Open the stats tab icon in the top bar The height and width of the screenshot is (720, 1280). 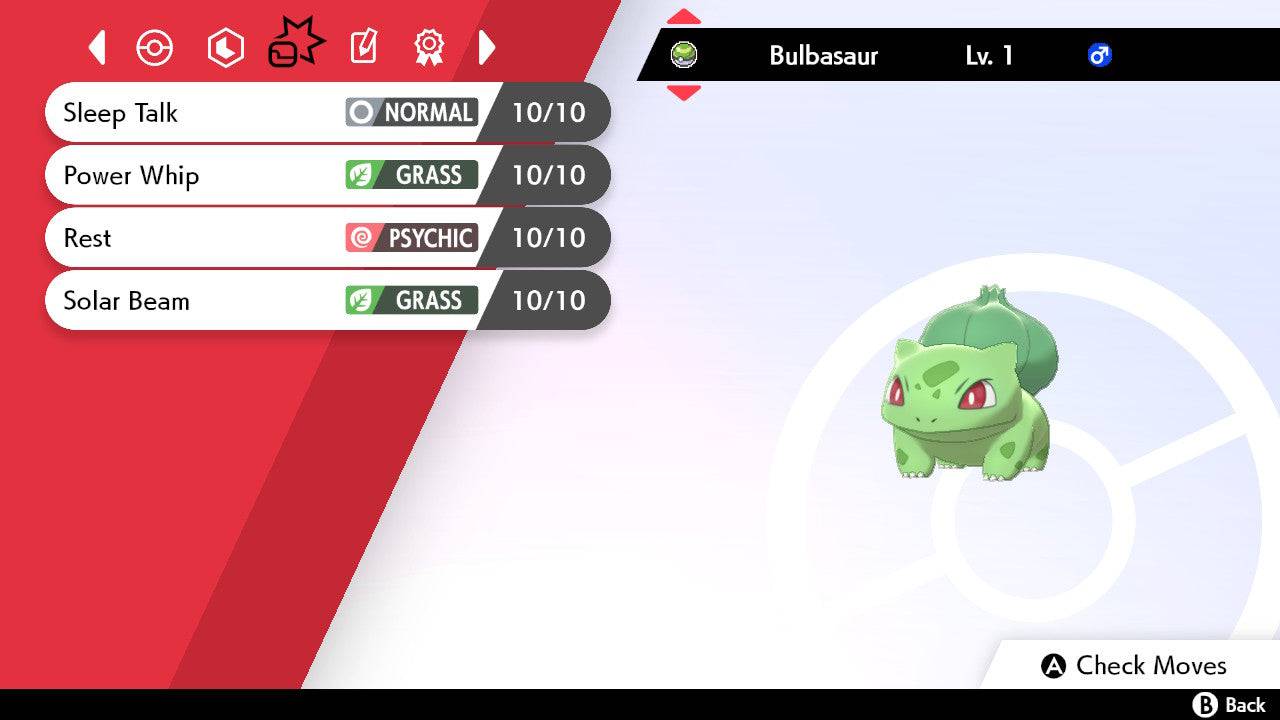click(x=225, y=47)
